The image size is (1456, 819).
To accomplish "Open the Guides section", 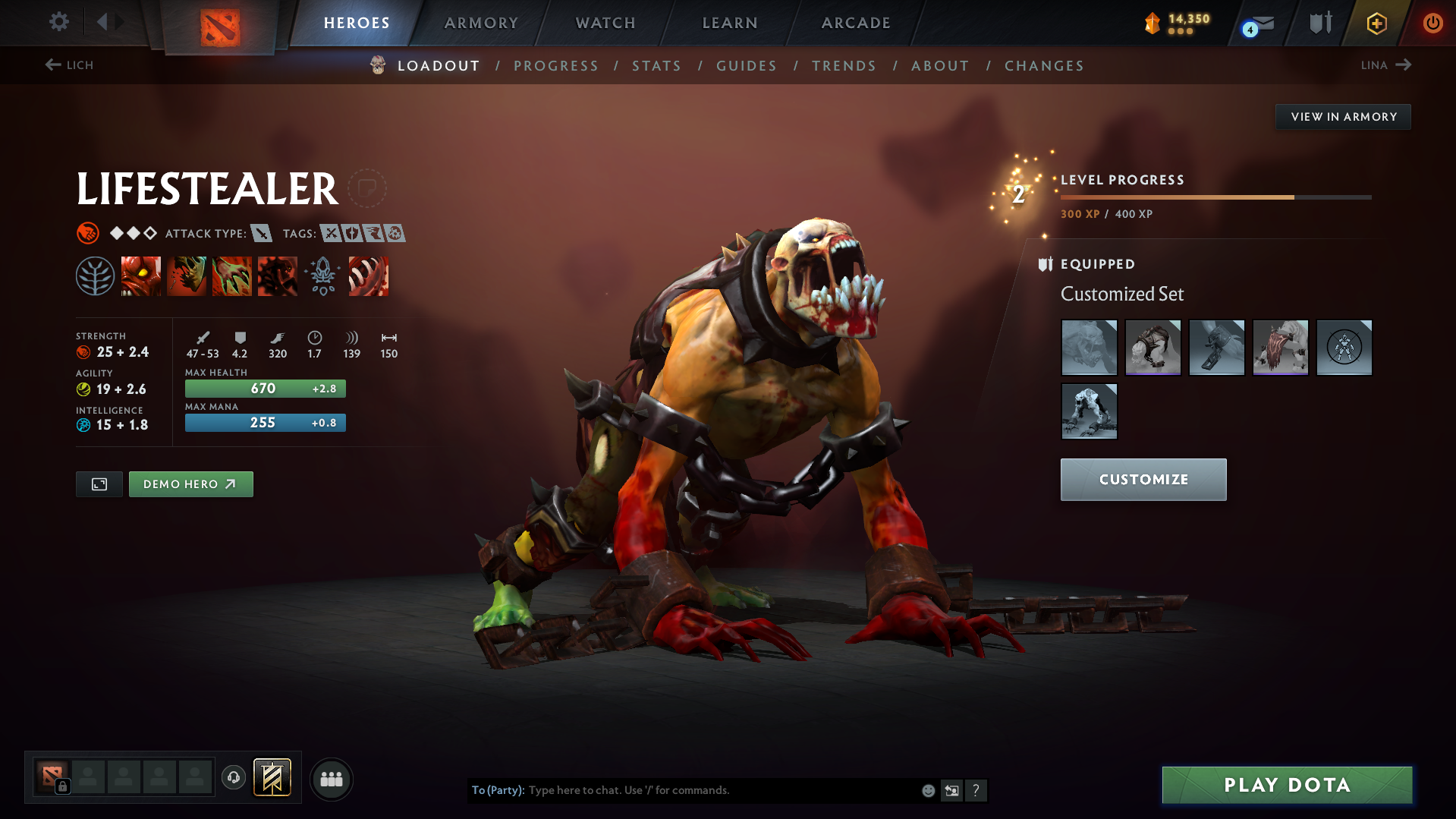I will 747,66.
